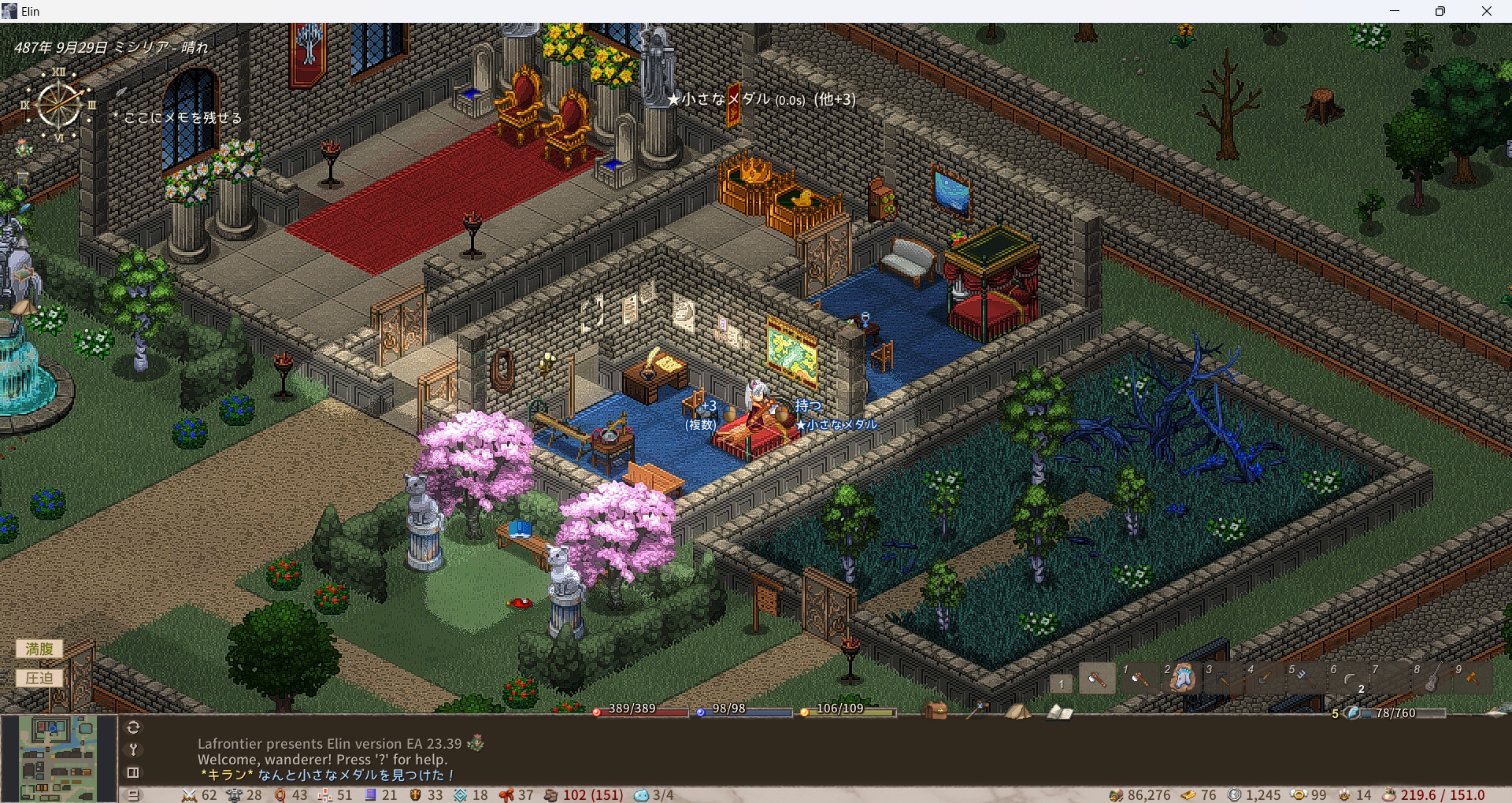This screenshot has width=1512, height=803.
Task: Toggle the log panel layout button
Action: point(133,772)
